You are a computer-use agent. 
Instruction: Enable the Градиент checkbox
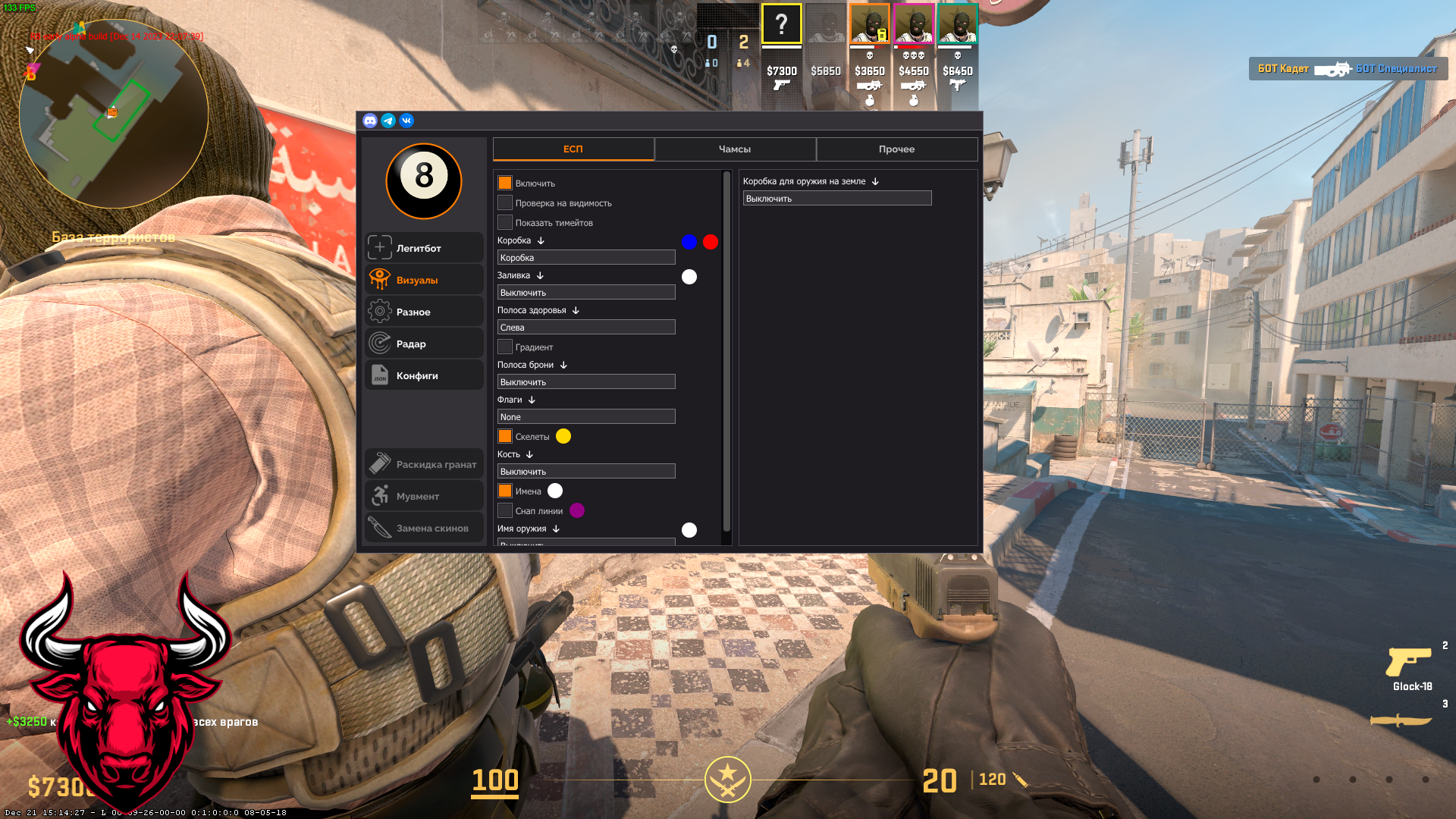click(x=505, y=346)
